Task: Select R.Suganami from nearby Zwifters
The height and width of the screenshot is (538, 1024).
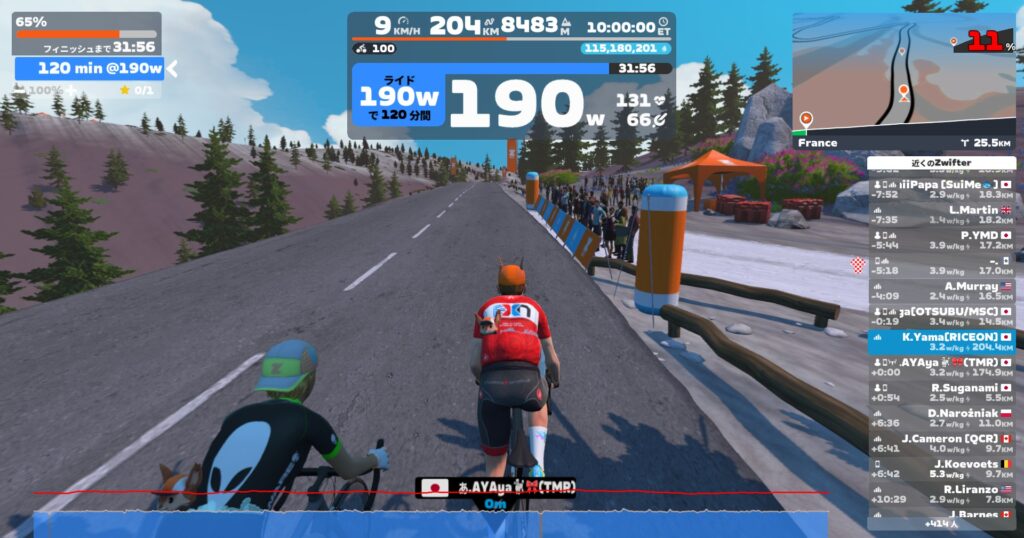Action: pyautogui.click(x=941, y=392)
